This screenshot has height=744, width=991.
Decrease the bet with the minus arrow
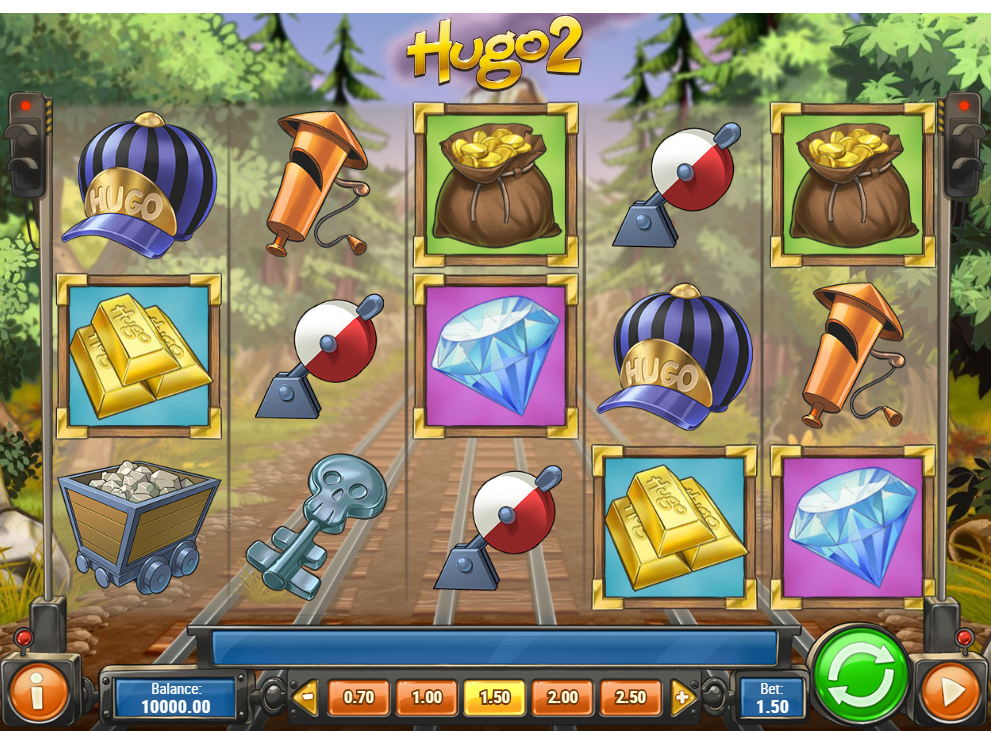coord(307,697)
